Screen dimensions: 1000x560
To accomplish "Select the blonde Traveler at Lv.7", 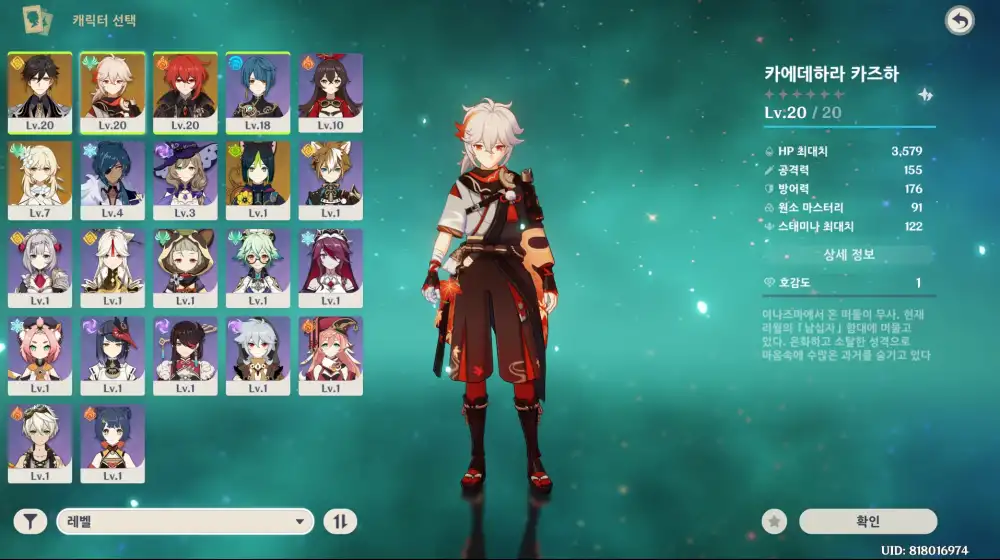I will 40,180.
